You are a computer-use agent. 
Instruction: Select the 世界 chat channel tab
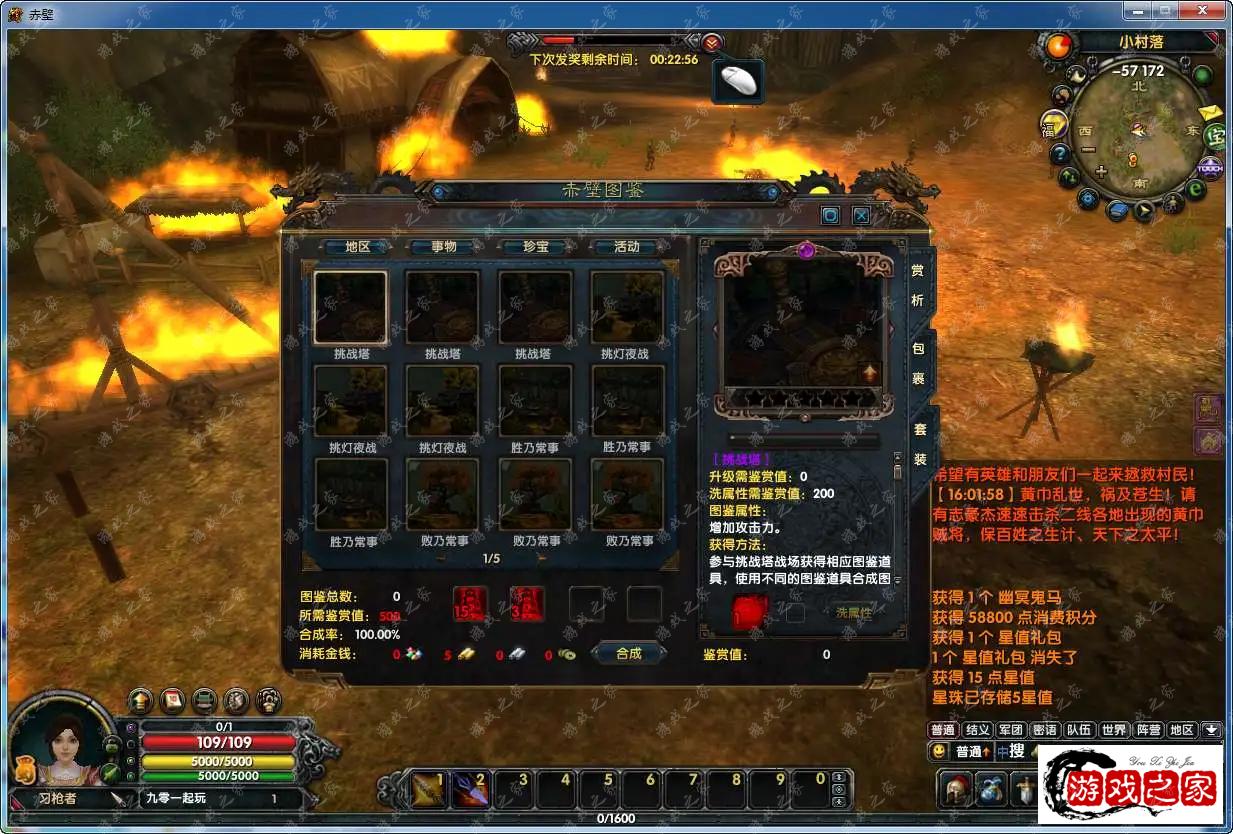tap(1114, 731)
